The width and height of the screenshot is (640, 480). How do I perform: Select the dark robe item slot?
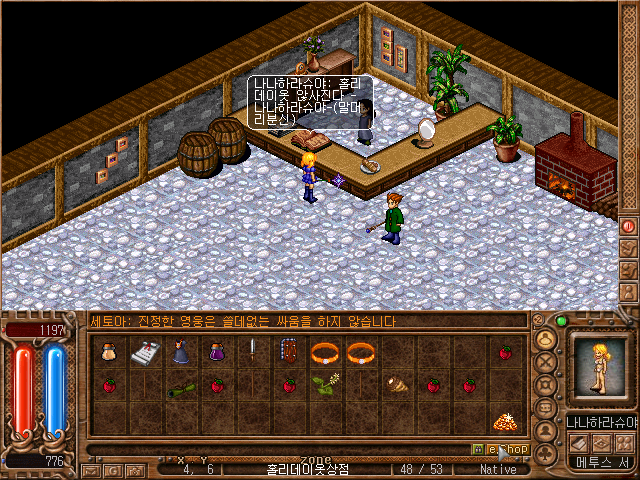tap(180, 353)
